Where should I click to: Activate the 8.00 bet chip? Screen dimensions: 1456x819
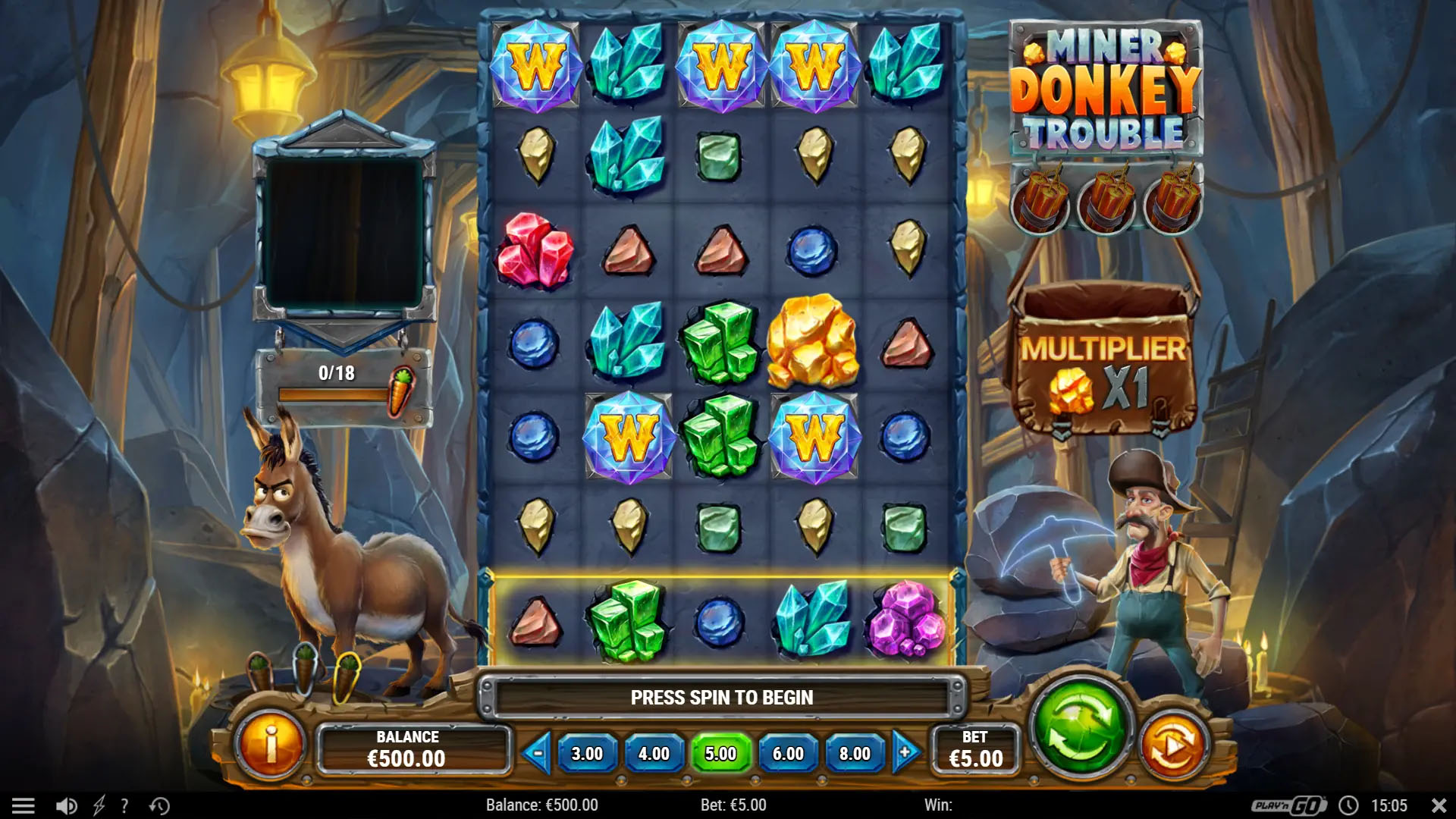855,753
